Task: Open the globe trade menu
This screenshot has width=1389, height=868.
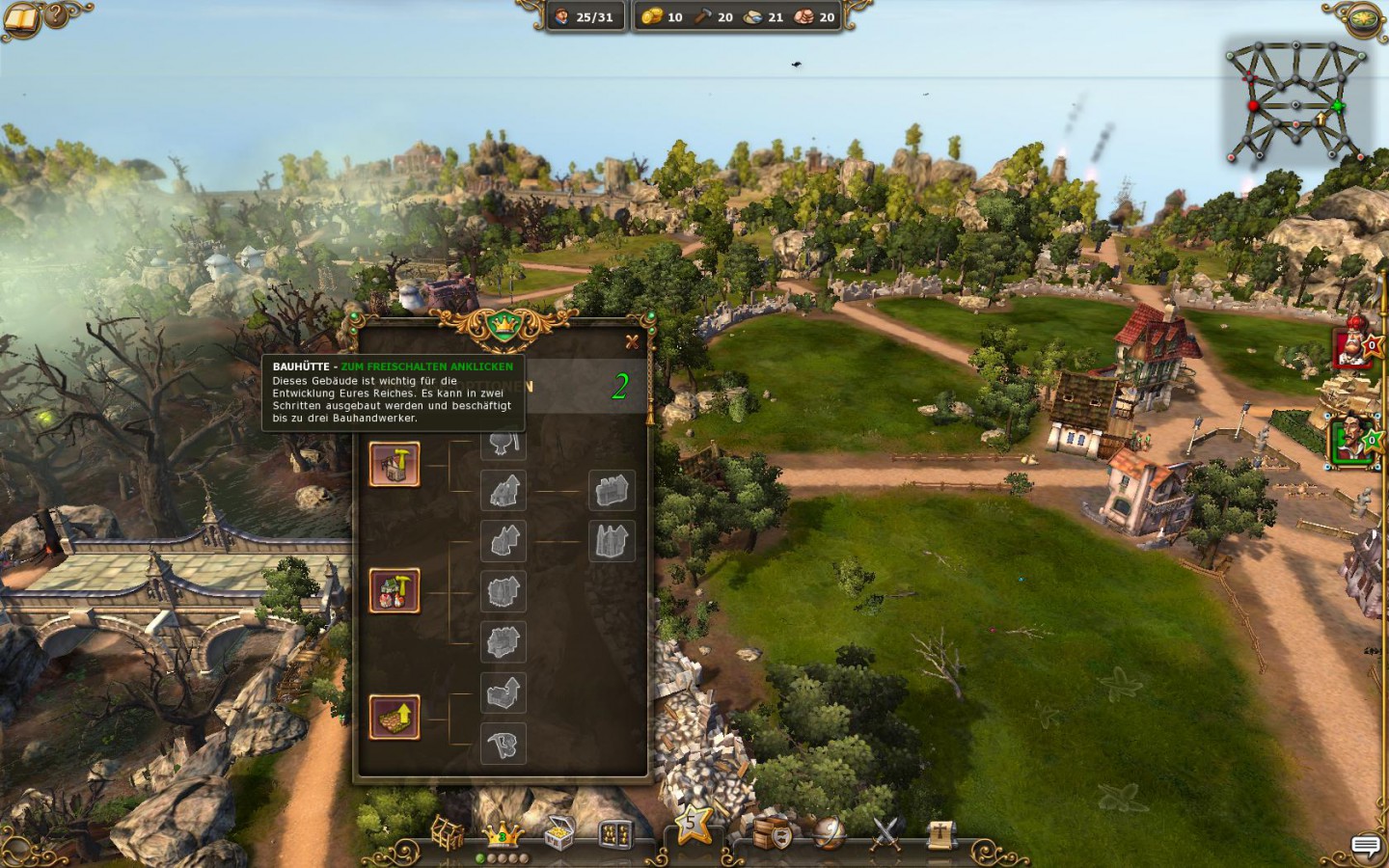Action: coord(829,832)
